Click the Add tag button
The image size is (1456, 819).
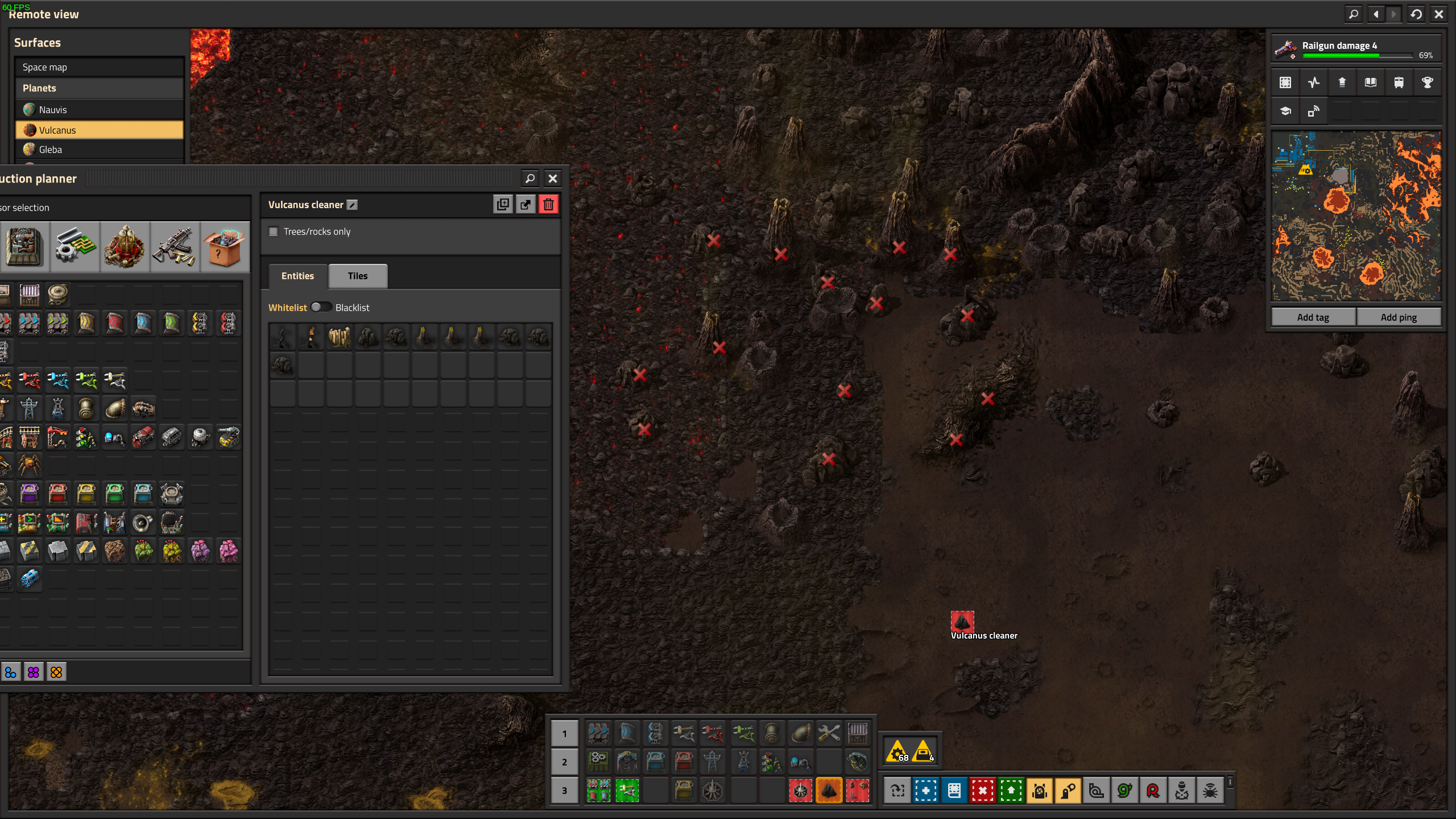1313,317
